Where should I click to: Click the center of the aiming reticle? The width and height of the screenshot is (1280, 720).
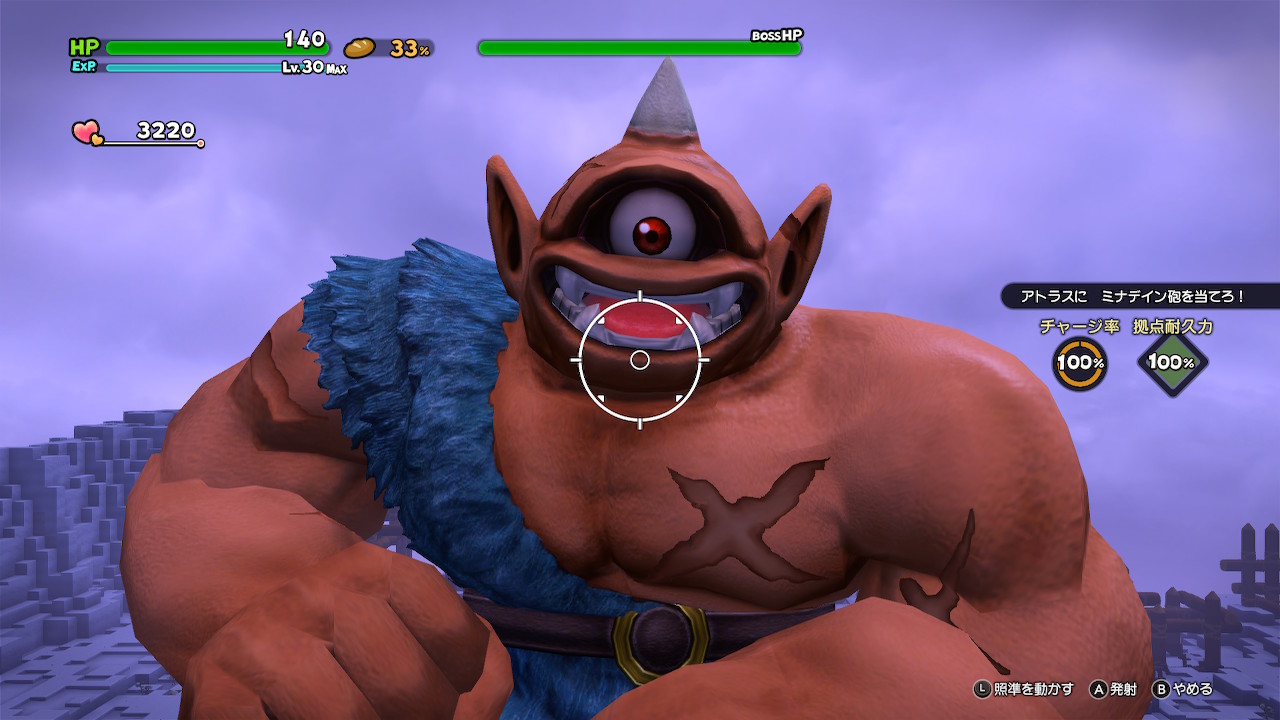pos(640,359)
